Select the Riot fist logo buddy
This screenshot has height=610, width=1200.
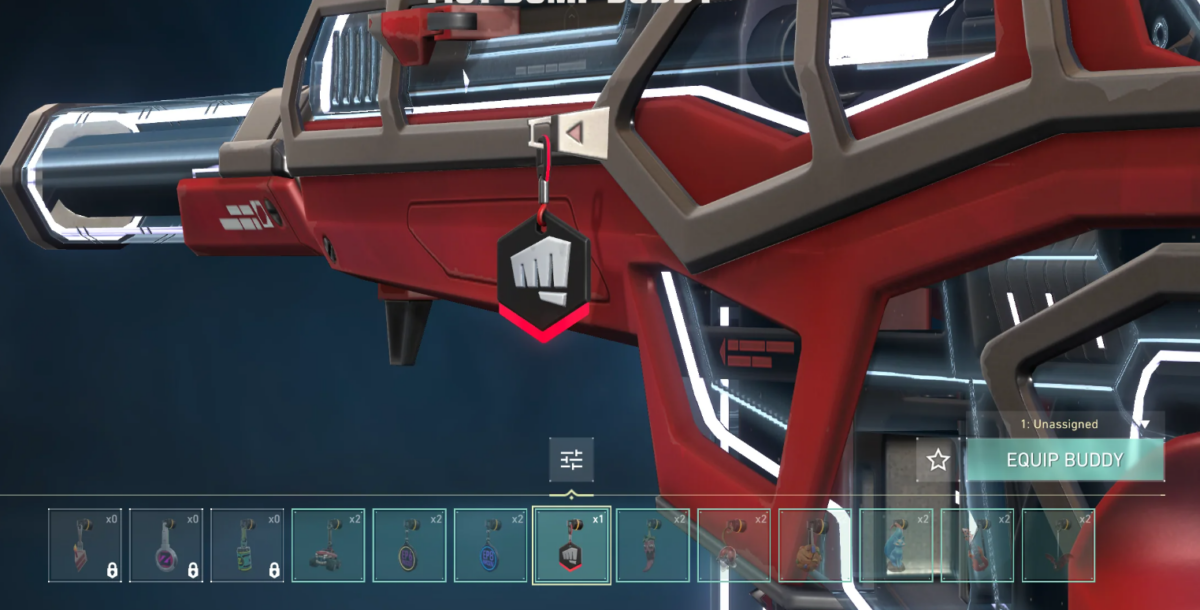pyautogui.click(x=571, y=545)
